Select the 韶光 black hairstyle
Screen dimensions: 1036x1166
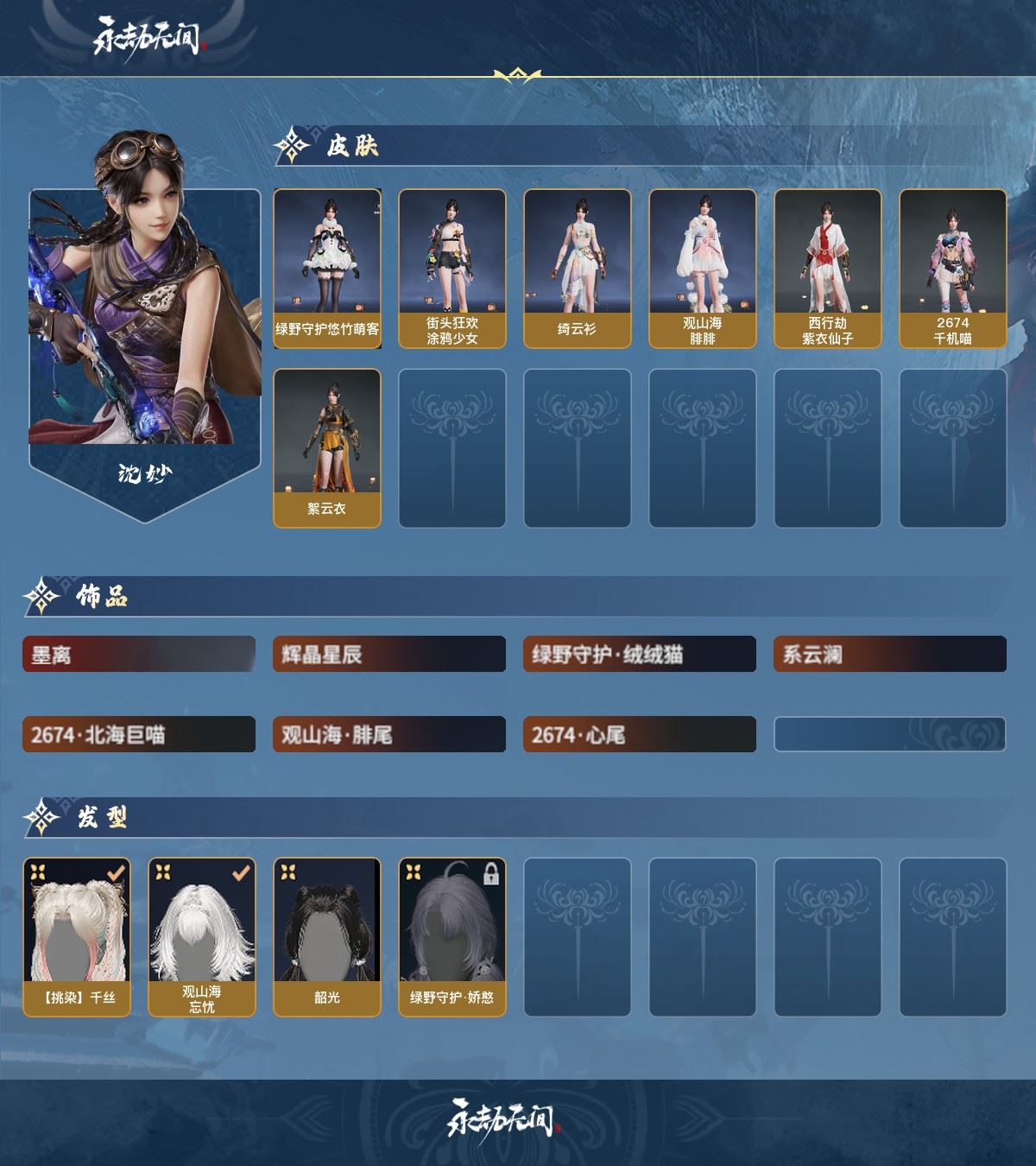(327, 936)
